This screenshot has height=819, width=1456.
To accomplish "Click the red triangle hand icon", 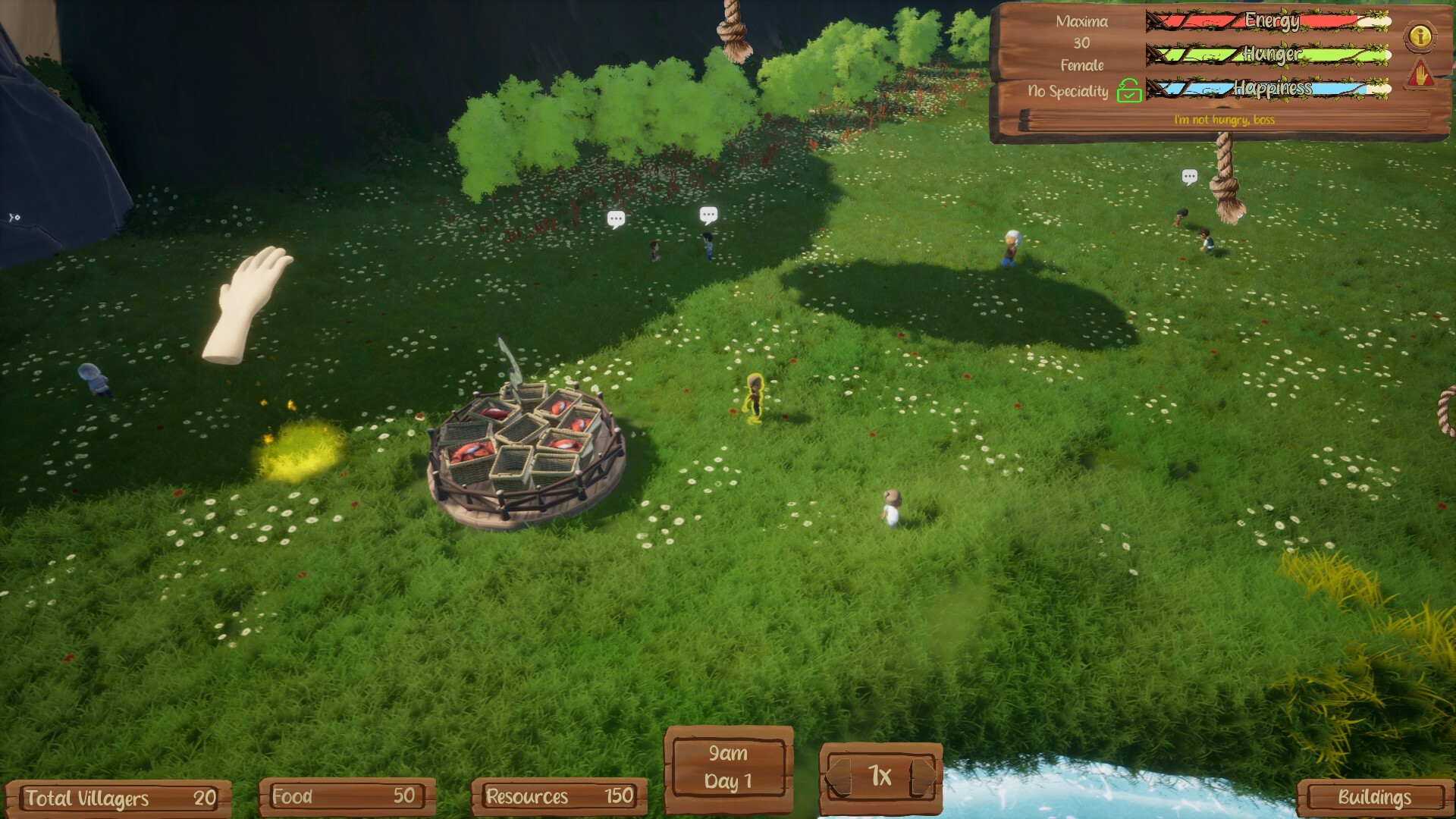I will [1420, 75].
